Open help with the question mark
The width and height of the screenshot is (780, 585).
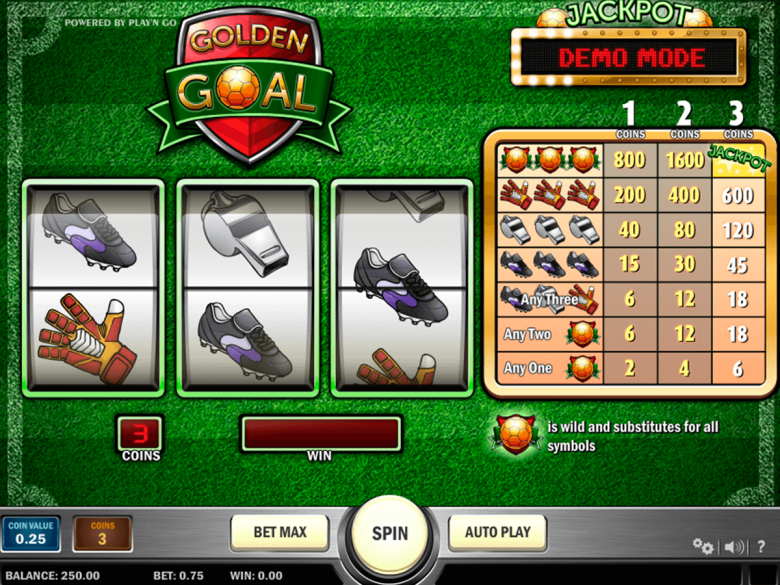coord(762,546)
